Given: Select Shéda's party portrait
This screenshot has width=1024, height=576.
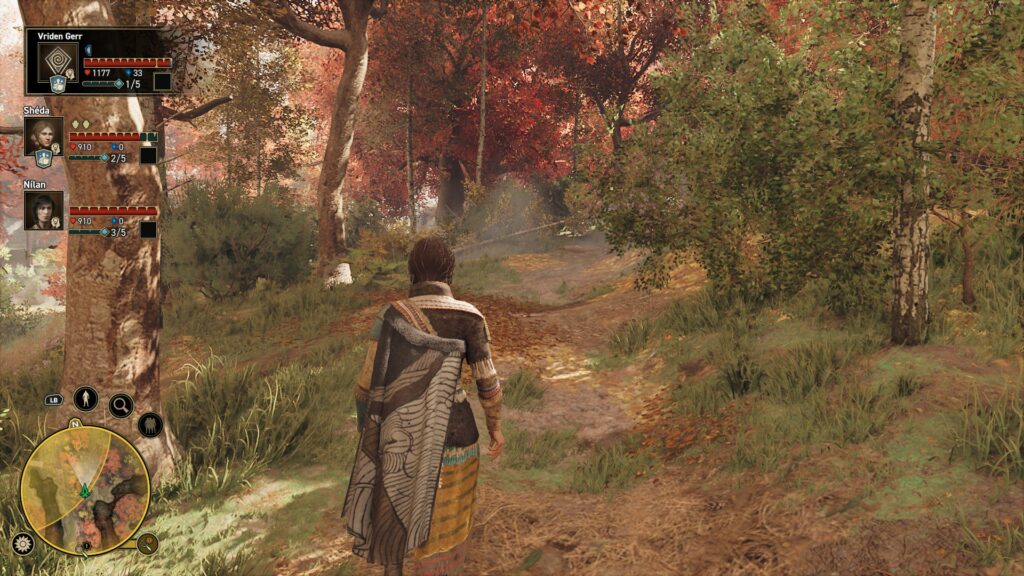Looking at the screenshot, I should tap(43, 135).
